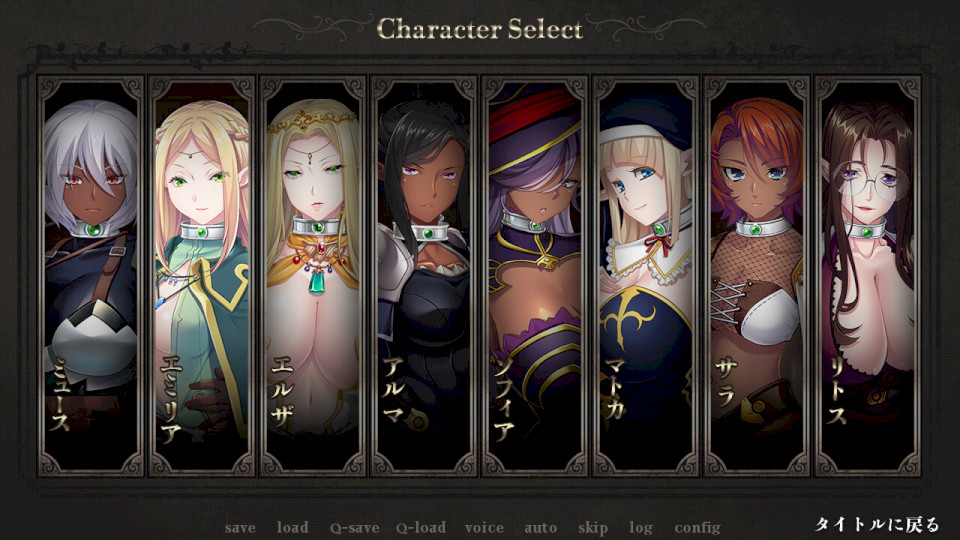Choose the character リトス panel
The height and width of the screenshot is (540, 960).
(867, 275)
